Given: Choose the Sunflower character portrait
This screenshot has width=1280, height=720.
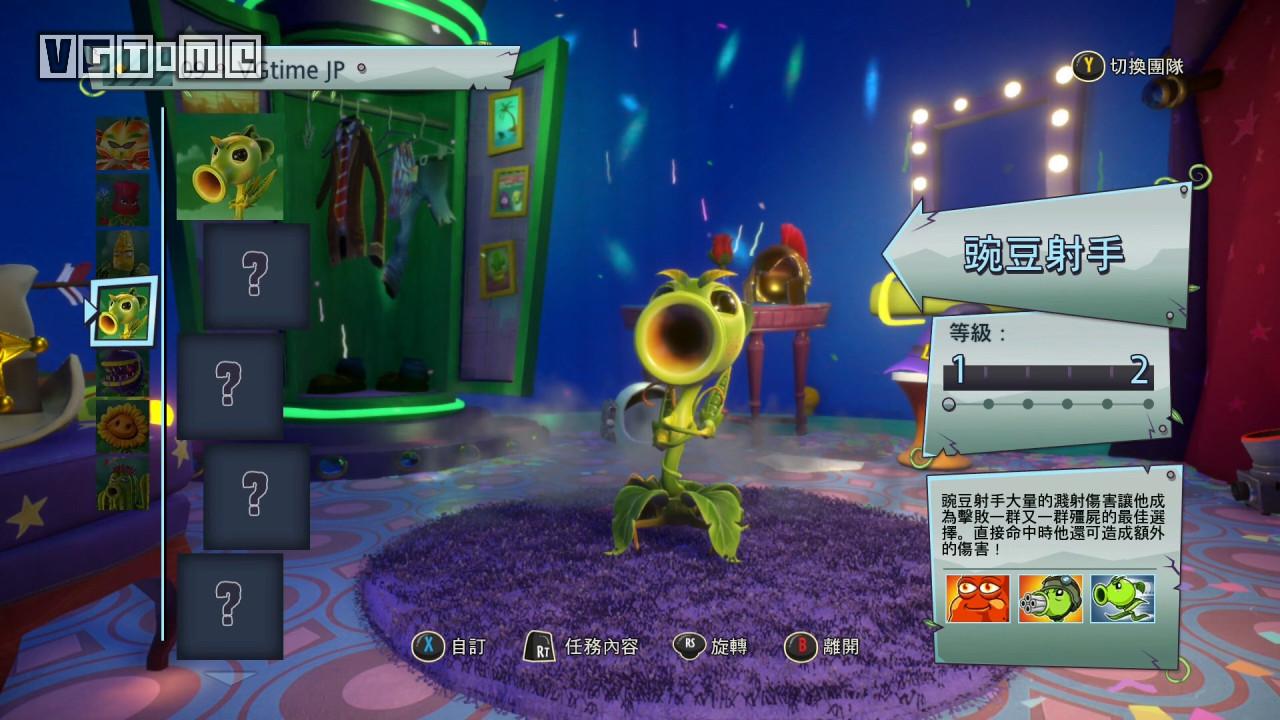Looking at the screenshot, I should pyautogui.click(x=122, y=426).
